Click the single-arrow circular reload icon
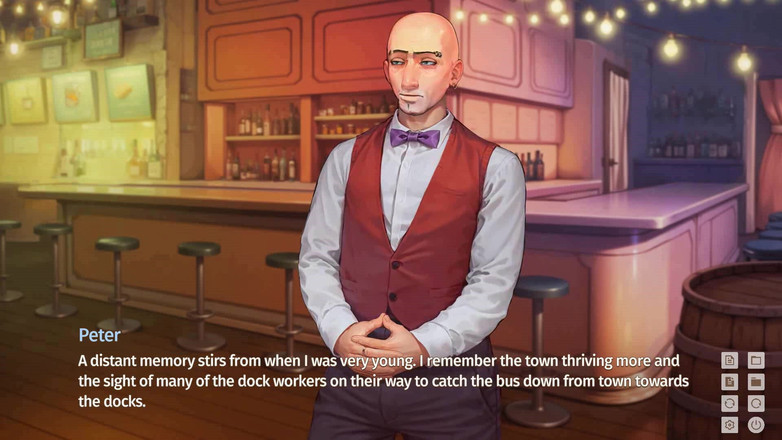This screenshot has width=782, height=440. coord(756,403)
